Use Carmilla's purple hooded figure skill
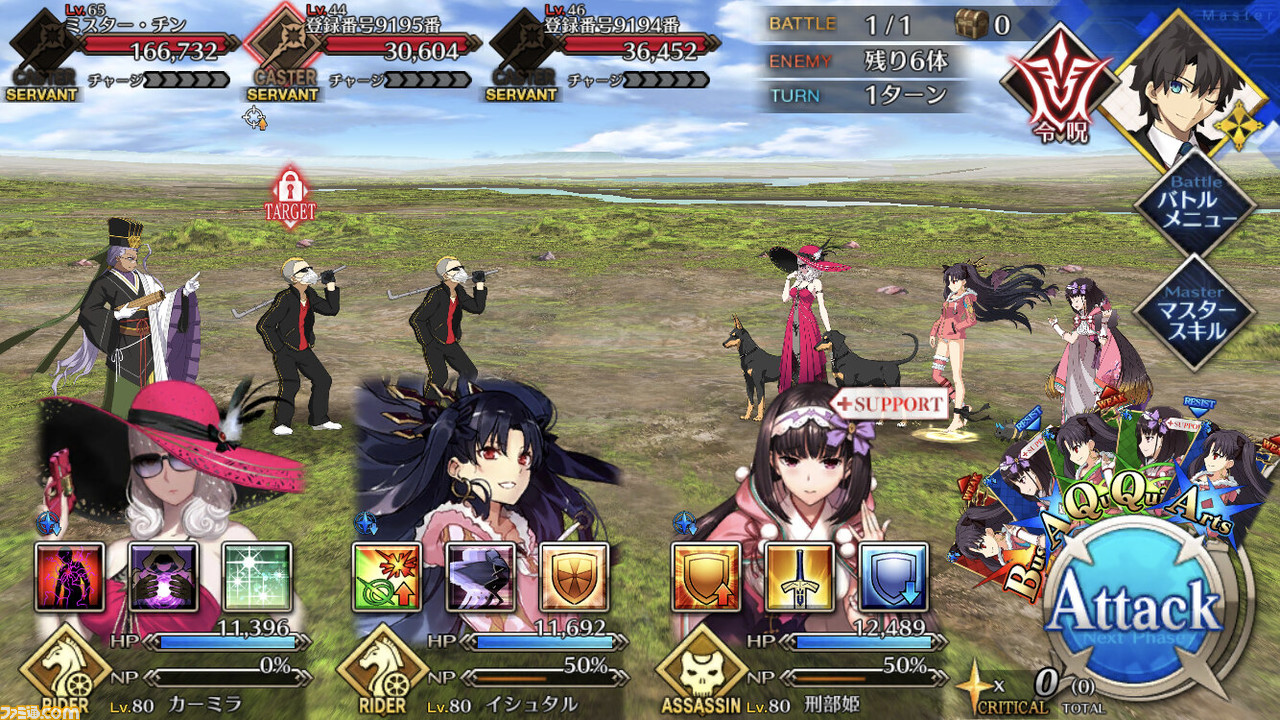This screenshot has width=1280, height=720. point(163,577)
